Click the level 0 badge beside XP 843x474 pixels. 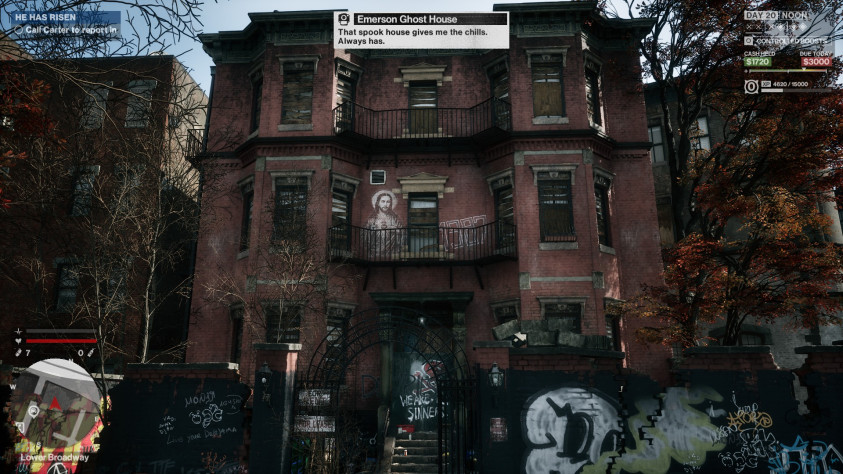[751, 86]
